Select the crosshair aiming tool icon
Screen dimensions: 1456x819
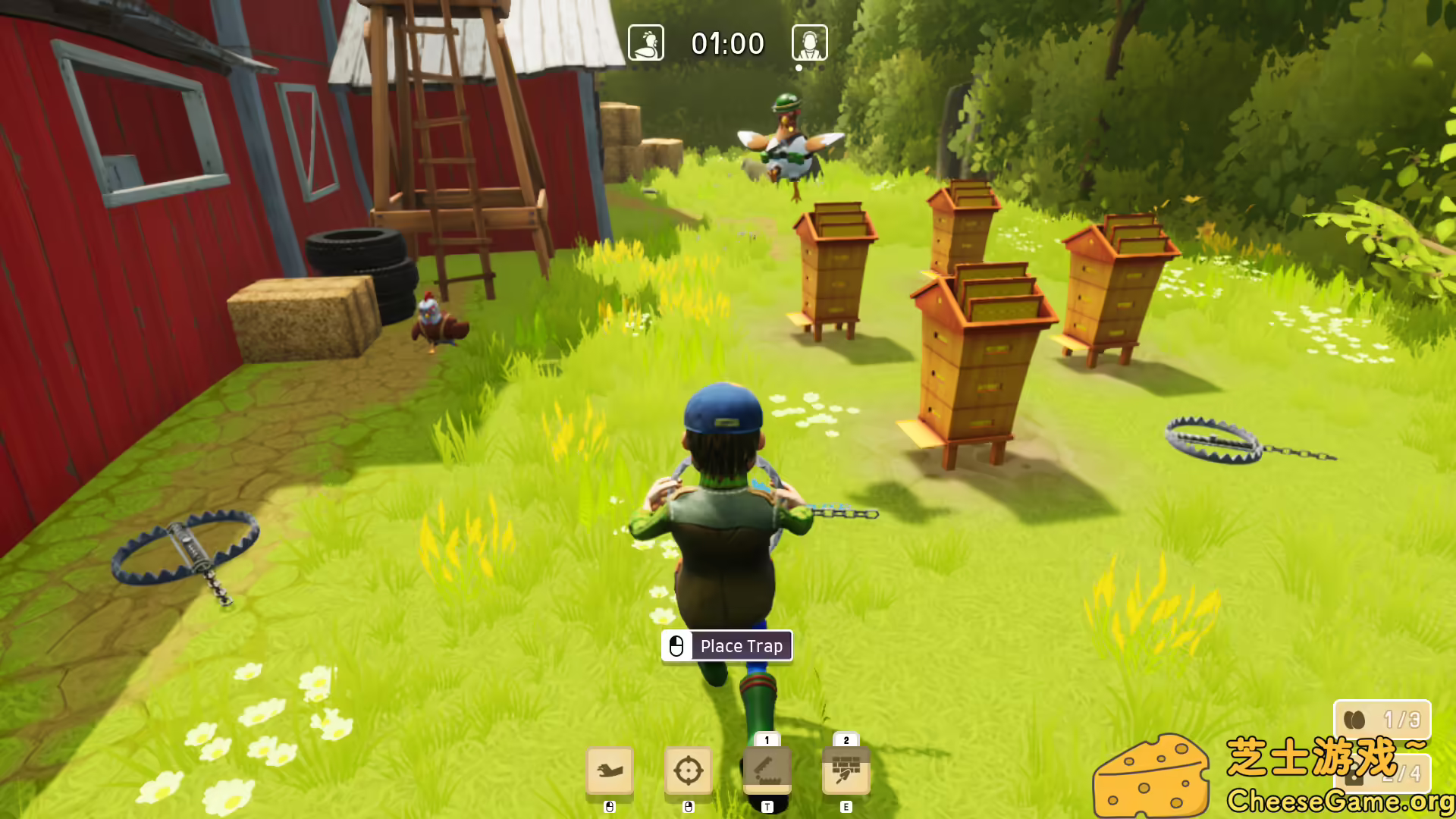689,770
